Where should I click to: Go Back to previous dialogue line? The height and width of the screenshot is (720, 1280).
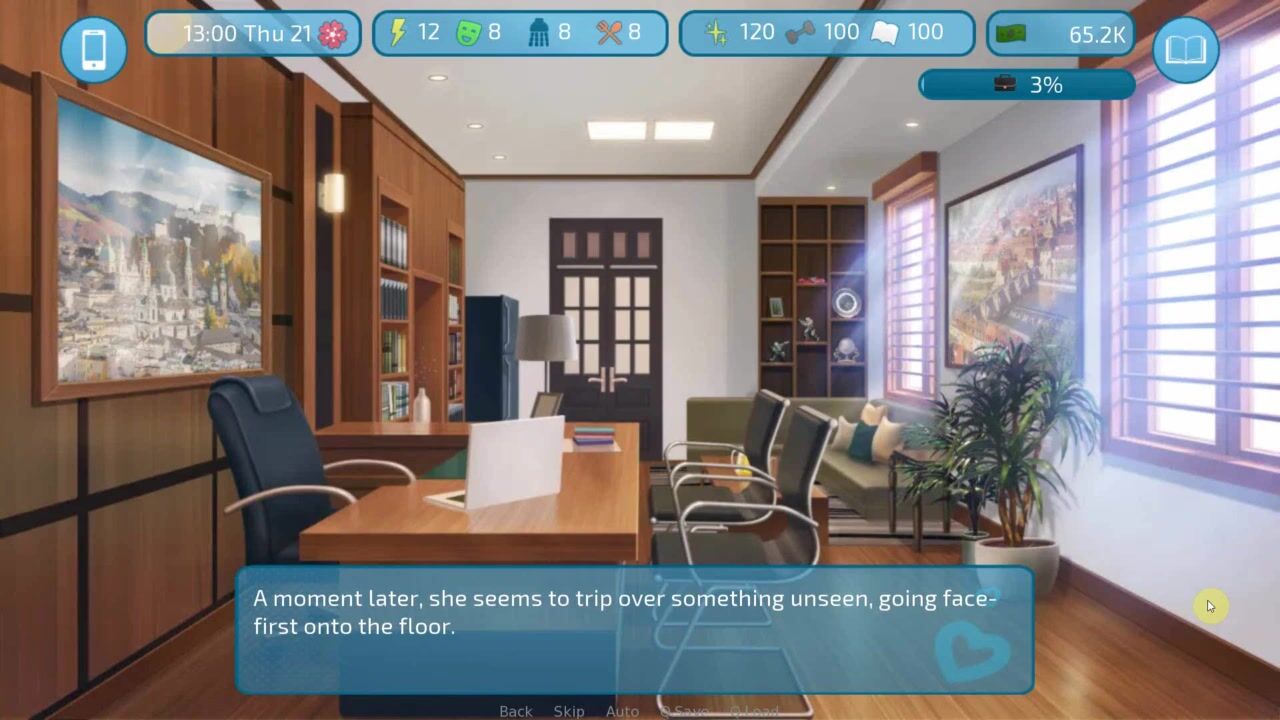[515, 711]
